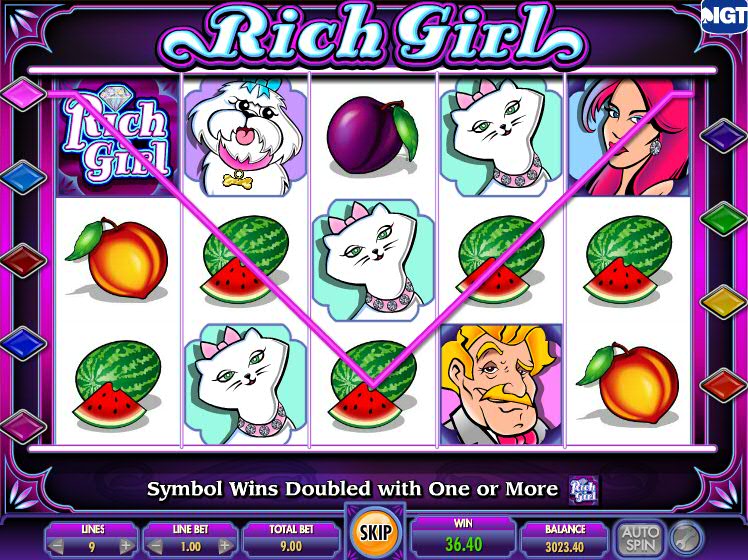This screenshot has height=560, width=748.
Task: Select the green payline gem
Action: (723, 217)
